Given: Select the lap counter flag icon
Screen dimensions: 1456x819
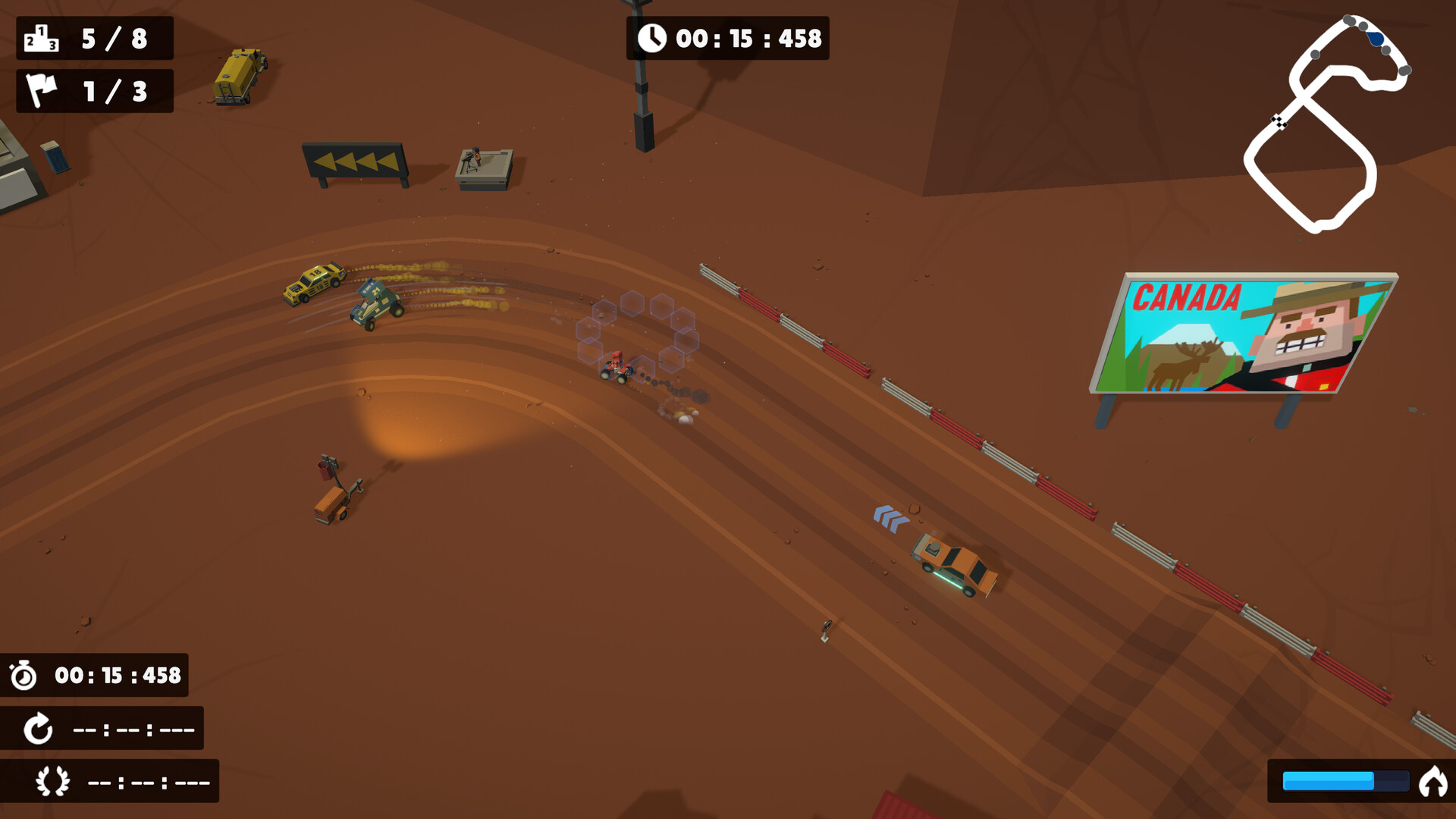Looking at the screenshot, I should (x=42, y=91).
